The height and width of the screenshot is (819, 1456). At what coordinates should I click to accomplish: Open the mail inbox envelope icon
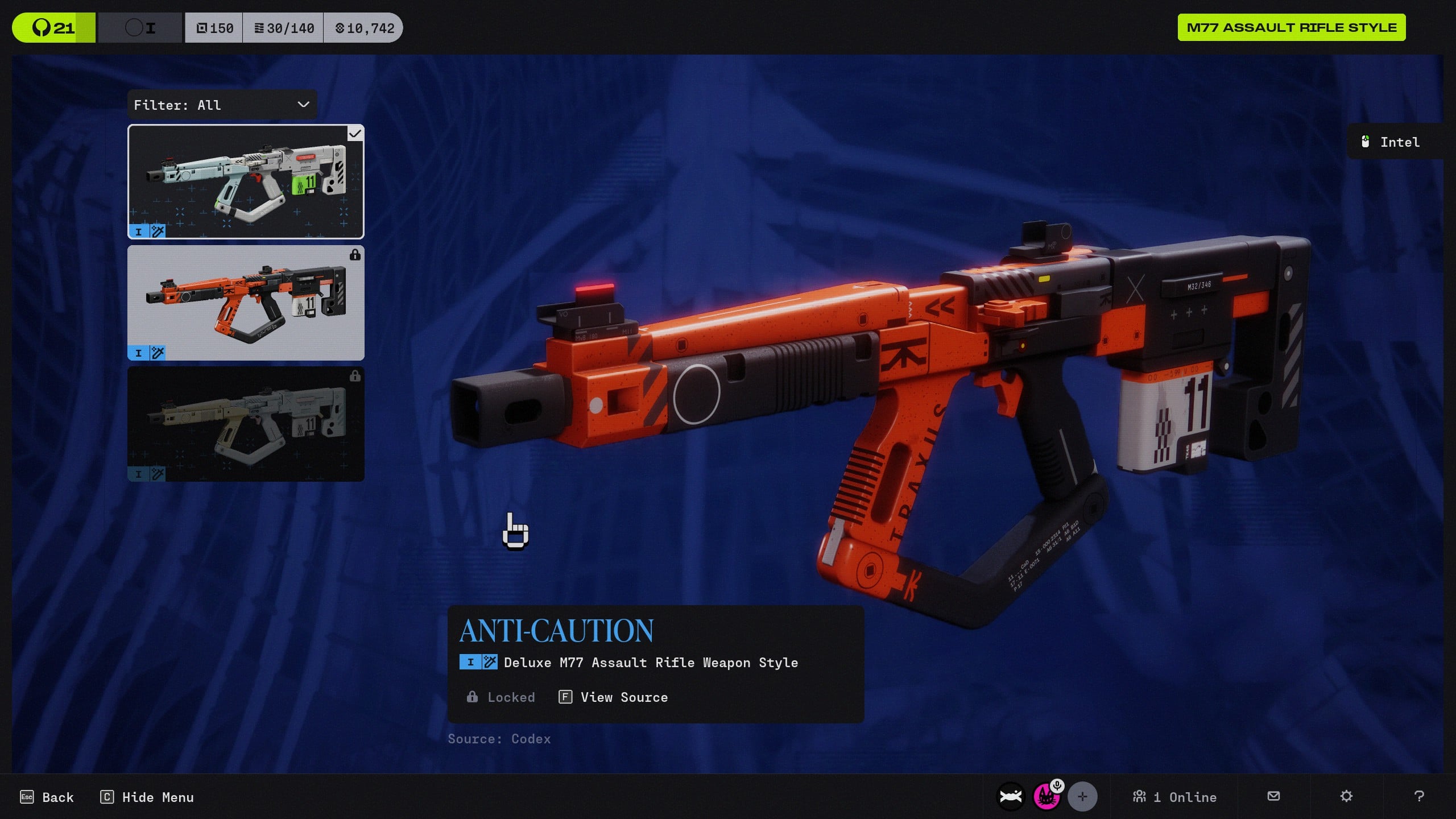[1274, 796]
